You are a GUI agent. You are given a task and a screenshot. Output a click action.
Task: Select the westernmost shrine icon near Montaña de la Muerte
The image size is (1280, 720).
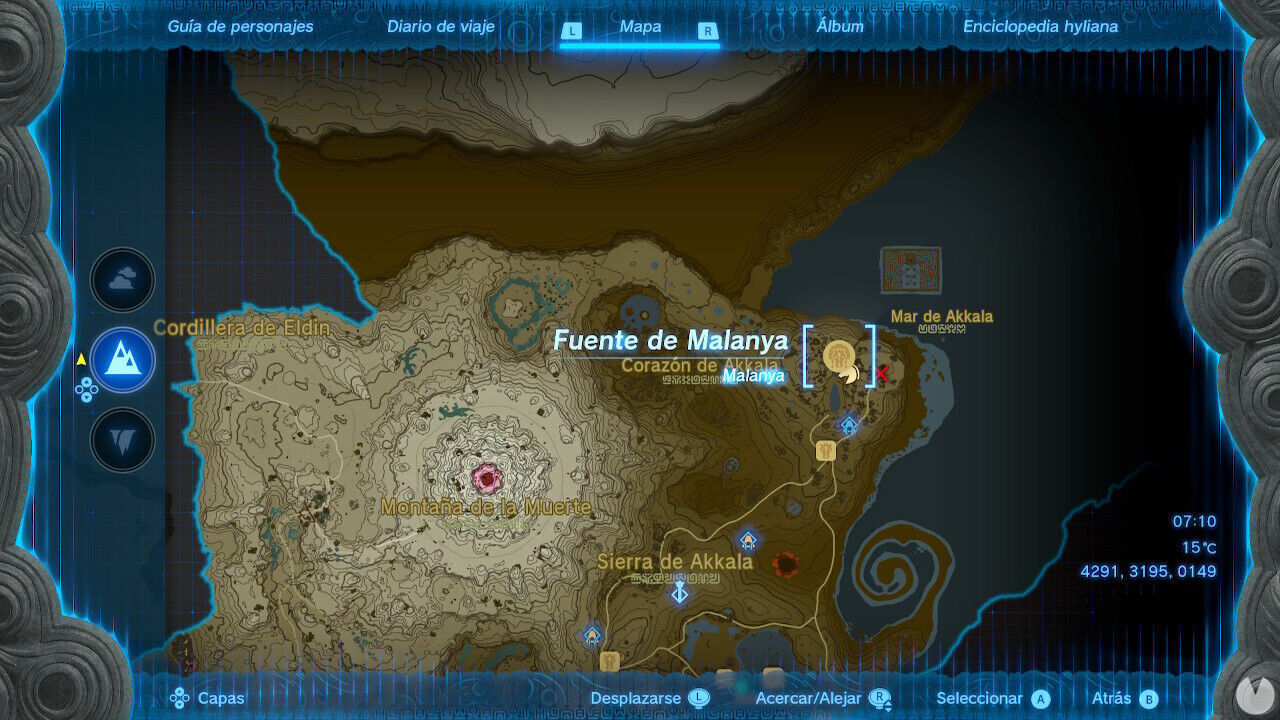590,635
